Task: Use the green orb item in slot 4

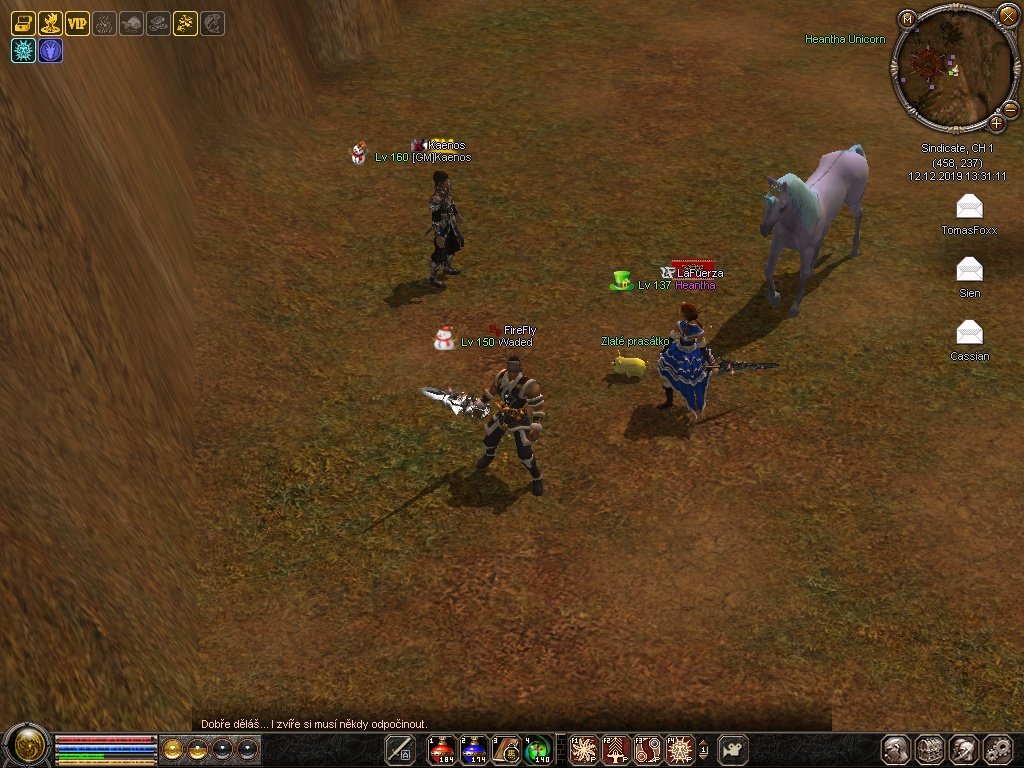Action: (x=538, y=749)
